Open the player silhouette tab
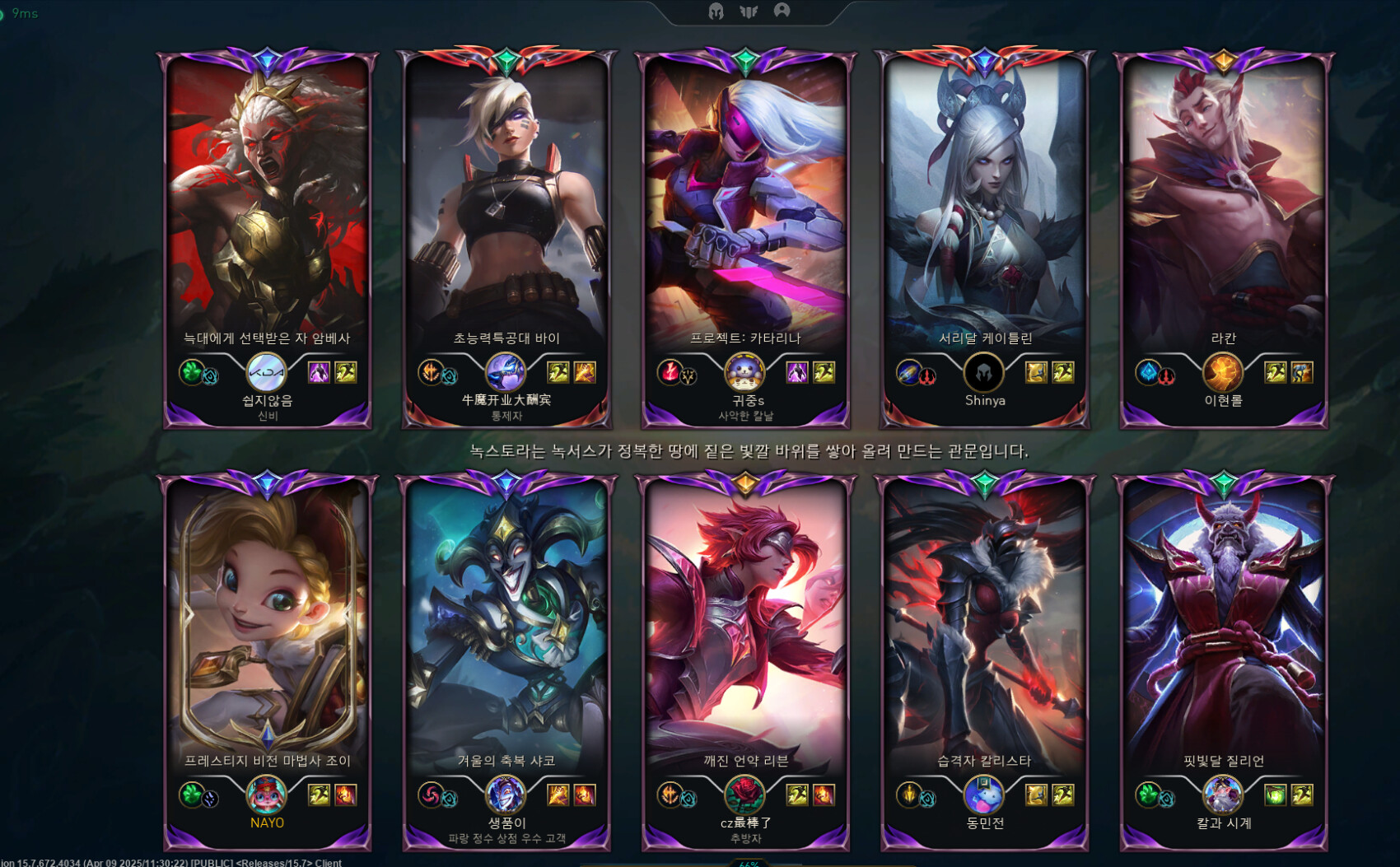1400x867 pixels. pos(782,11)
